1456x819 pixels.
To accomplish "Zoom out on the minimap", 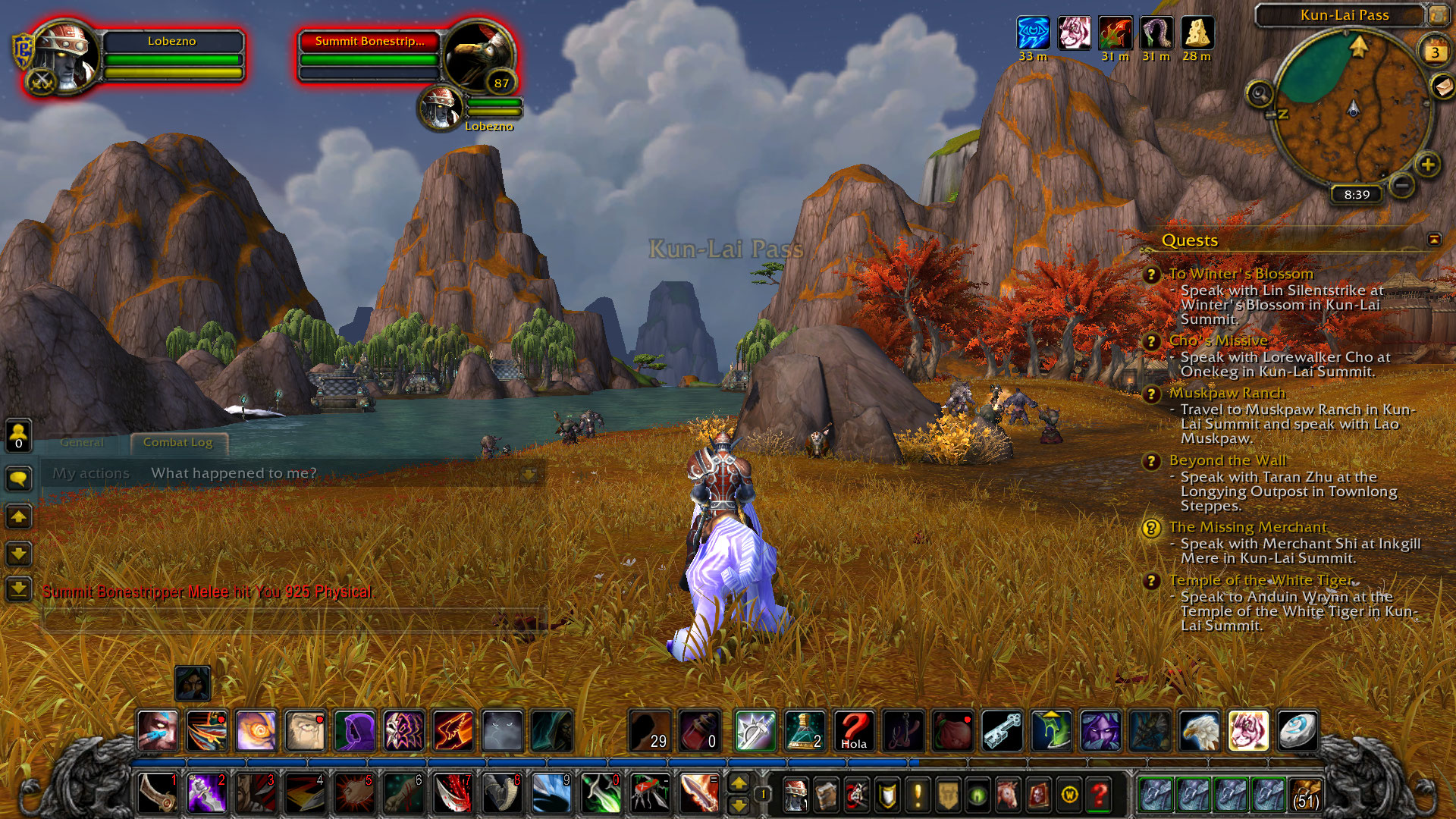I will click(x=1402, y=184).
